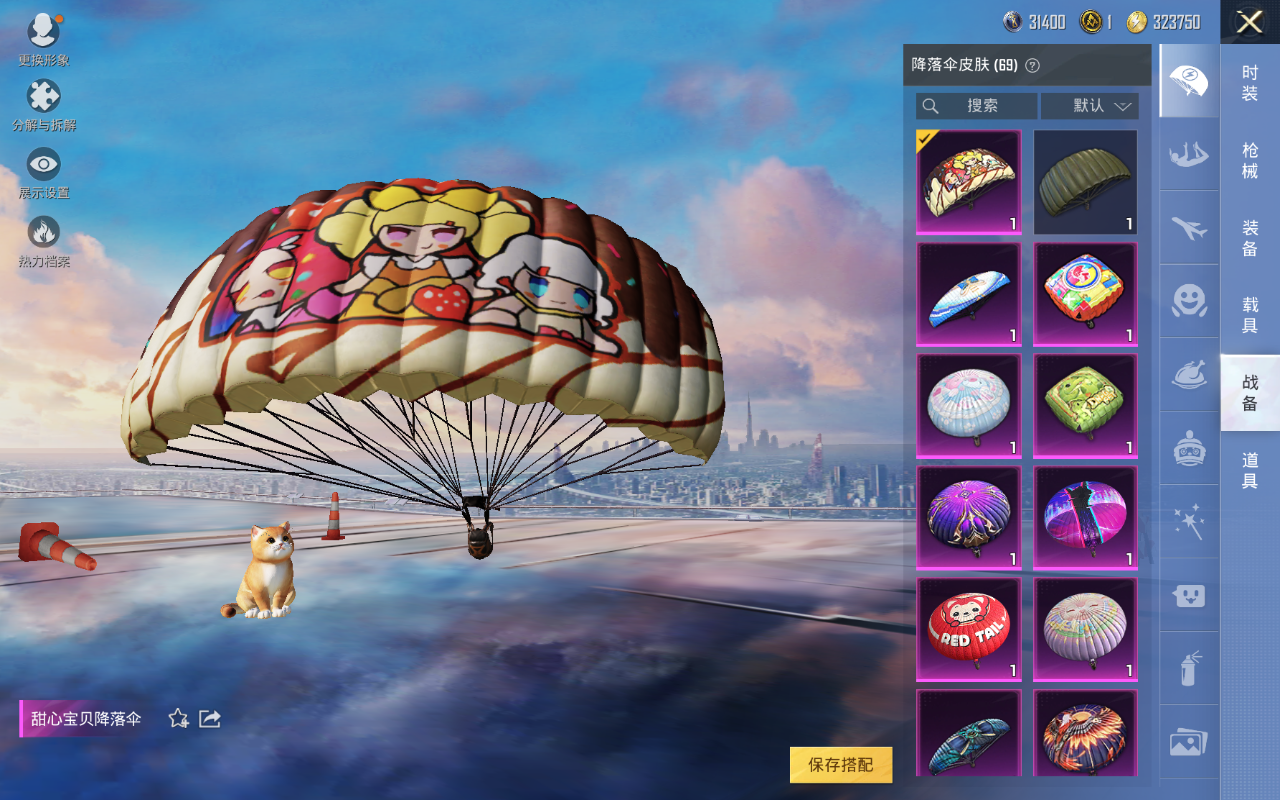1280x800 pixels.
Task: Switch to the 时装 fashion tab
Action: point(1249,83)
